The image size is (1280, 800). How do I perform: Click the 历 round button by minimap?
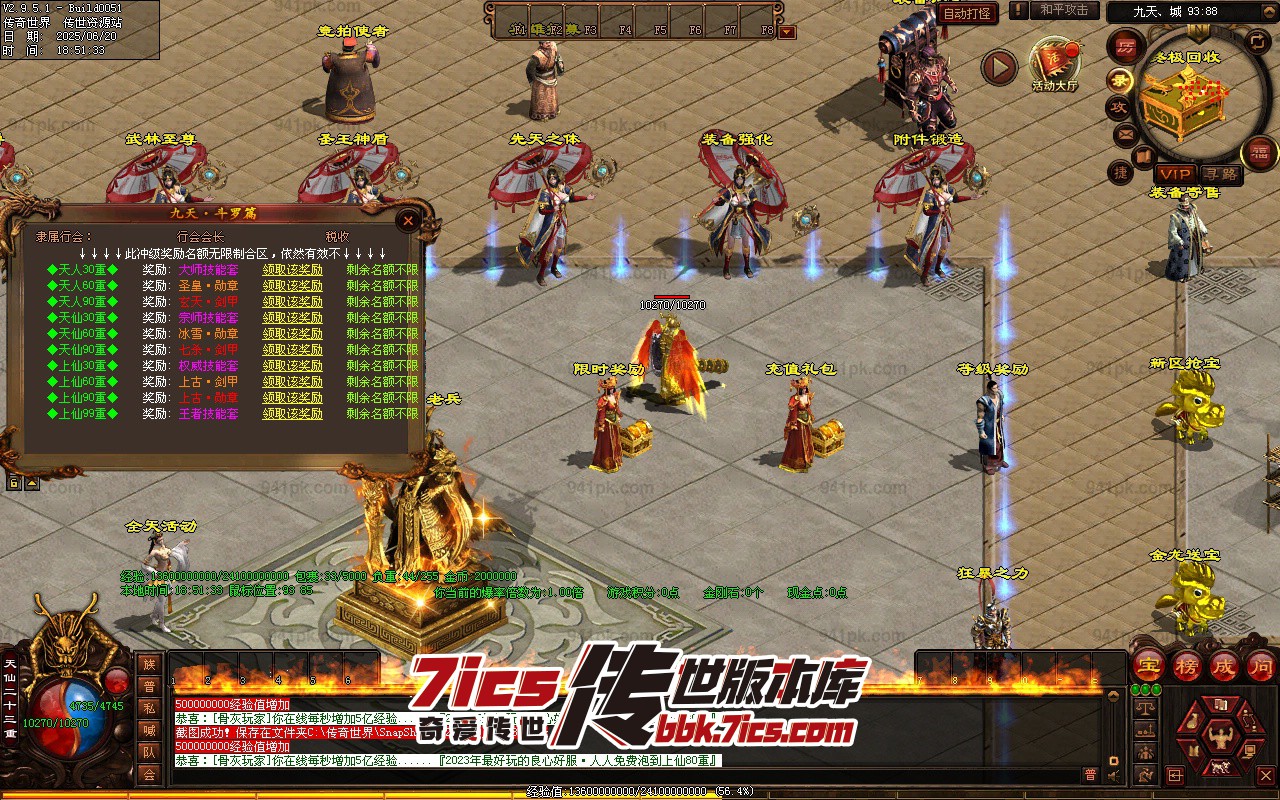pyautogui.click(x=1126, y=47)
